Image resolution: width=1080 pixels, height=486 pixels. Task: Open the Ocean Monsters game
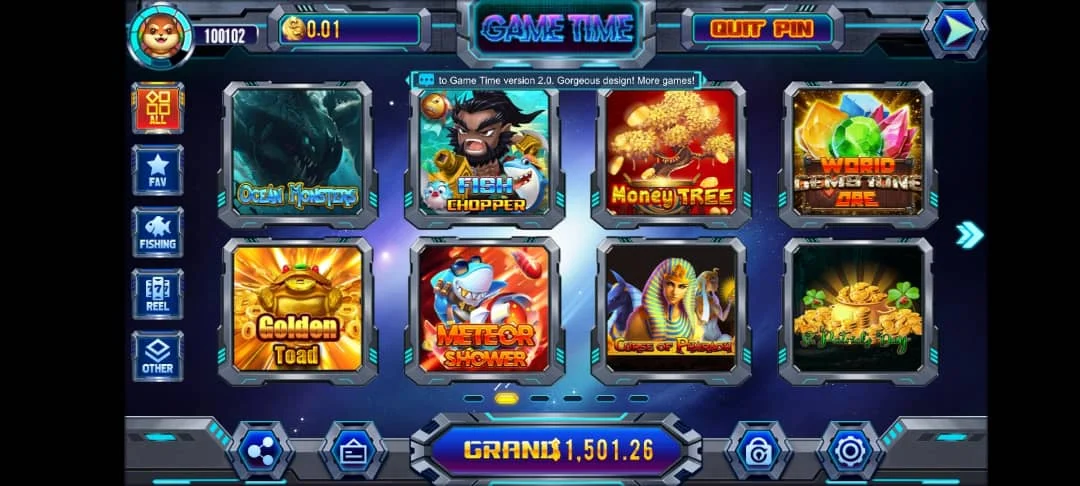tap(297, 153)
